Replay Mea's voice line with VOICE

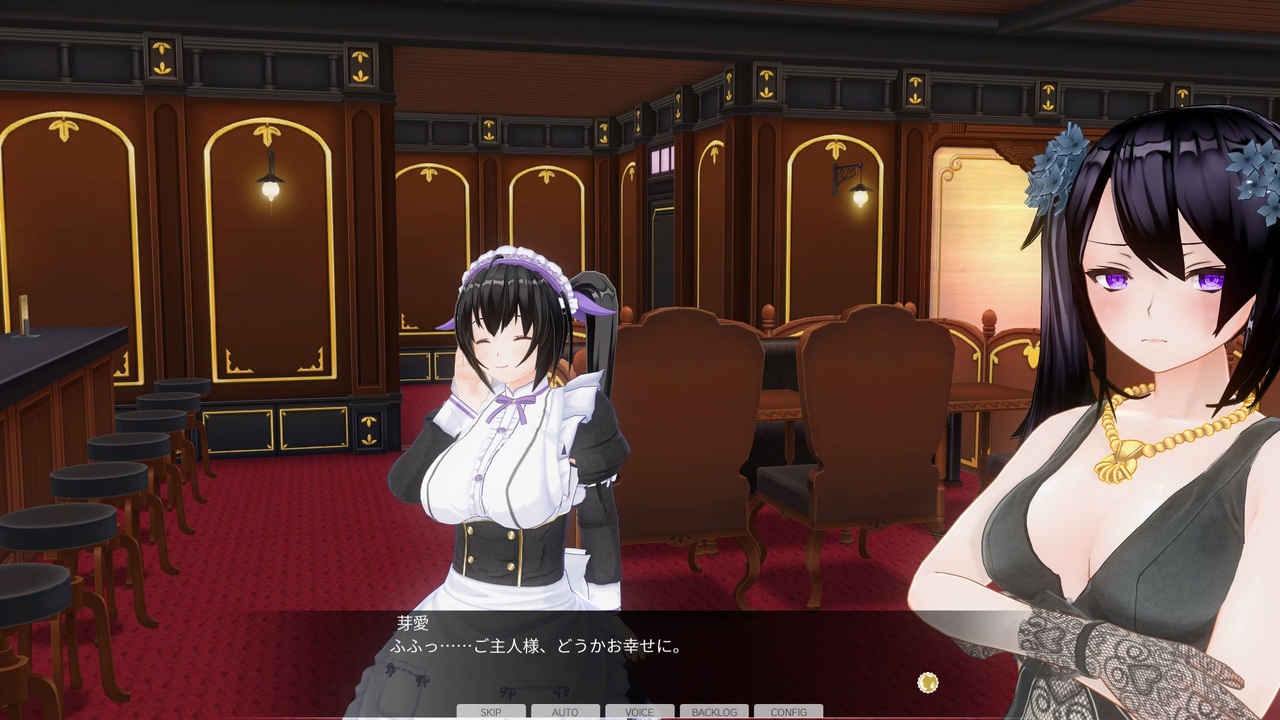639,711
